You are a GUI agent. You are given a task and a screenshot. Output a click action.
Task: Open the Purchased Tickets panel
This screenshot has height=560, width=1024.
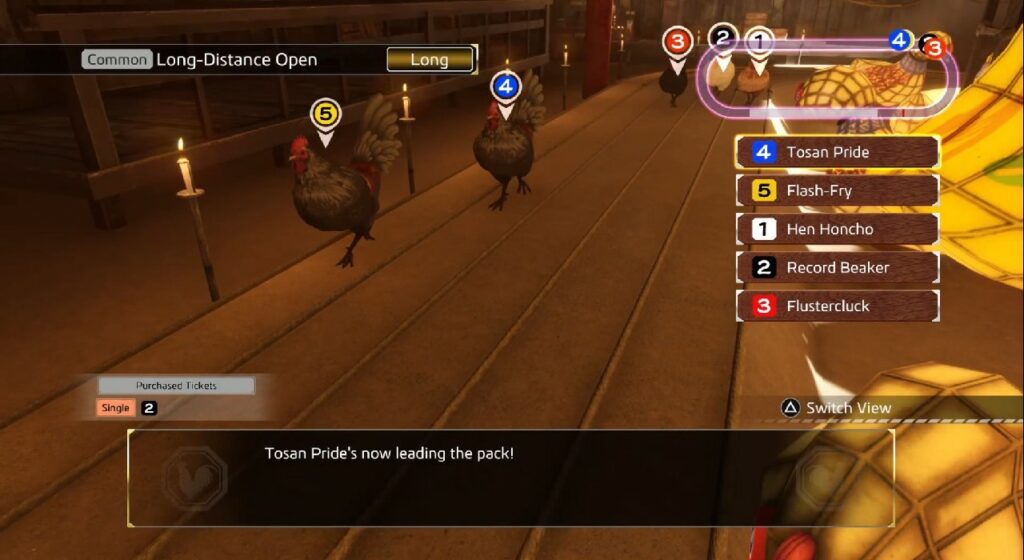[x=176, y=385]
